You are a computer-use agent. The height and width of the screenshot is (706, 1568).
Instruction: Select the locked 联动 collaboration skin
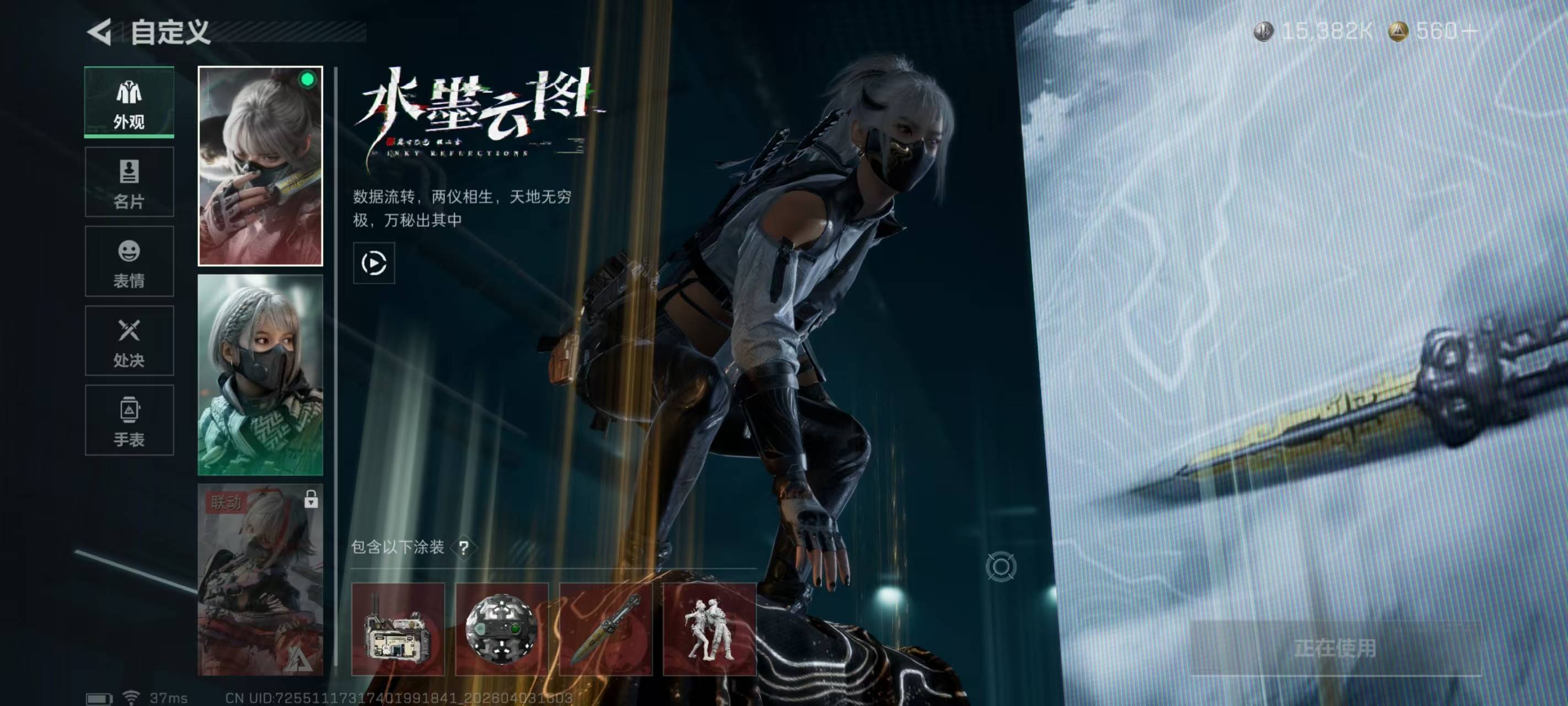point(260,579)
